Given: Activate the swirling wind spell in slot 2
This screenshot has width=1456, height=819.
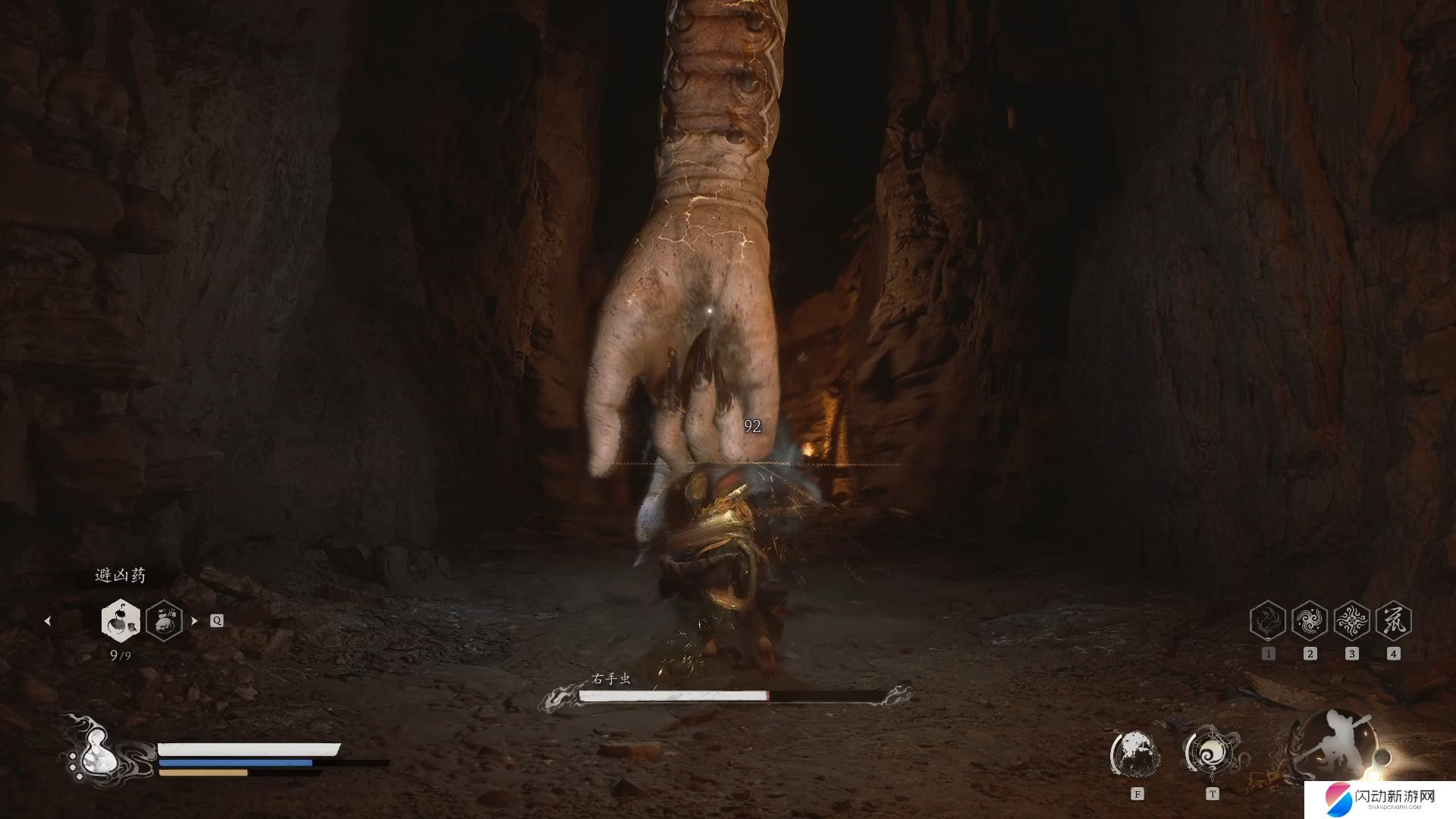Looking at the screenshot, I should click(1310, 621).
